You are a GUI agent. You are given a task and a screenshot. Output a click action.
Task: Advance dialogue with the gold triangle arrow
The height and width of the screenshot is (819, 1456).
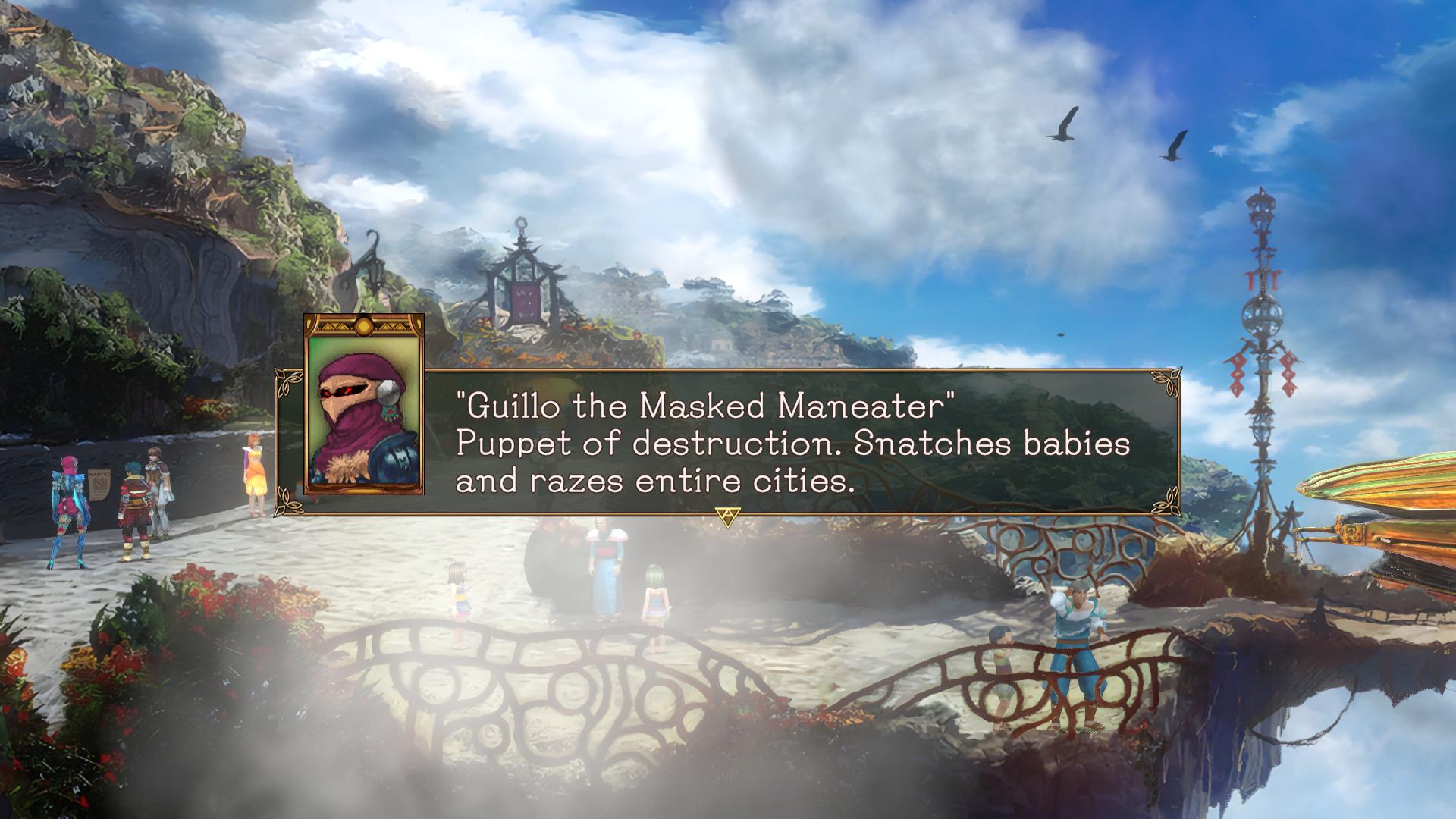[x=727, y=517]
